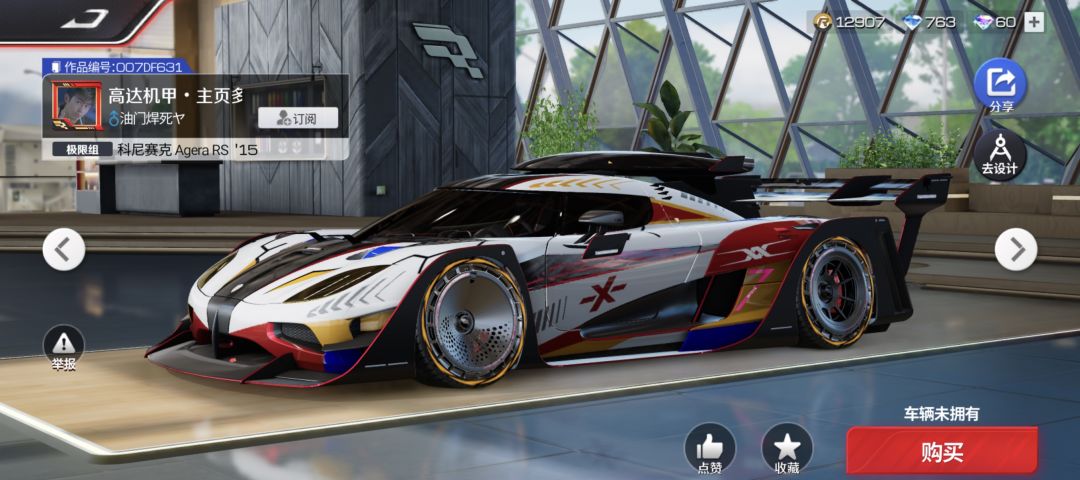Add more currency with plus button
The height and width of the screenshot is (480, 1080).
coord(1034,22)
